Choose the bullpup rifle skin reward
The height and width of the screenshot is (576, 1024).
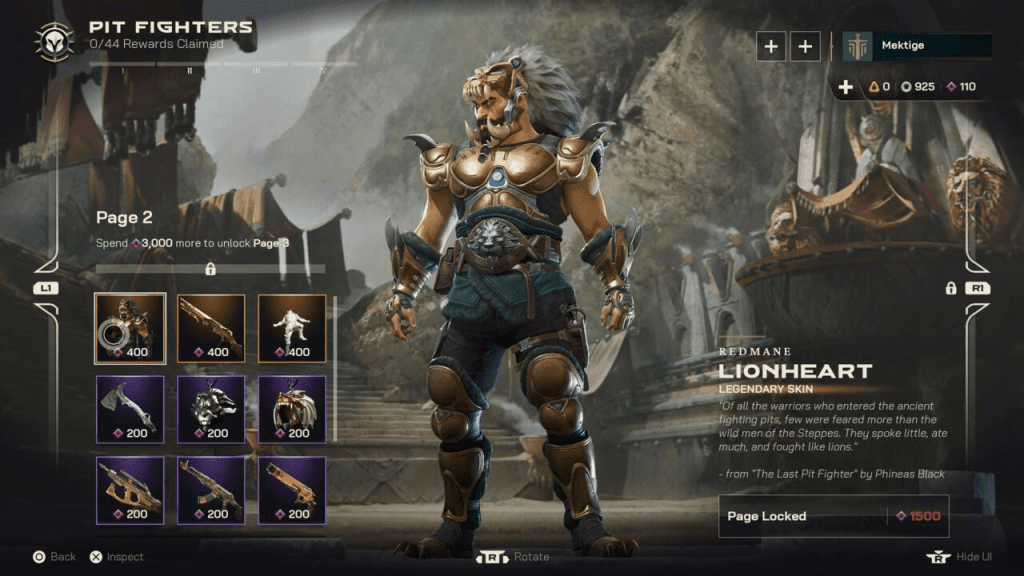tap(130, 490)
